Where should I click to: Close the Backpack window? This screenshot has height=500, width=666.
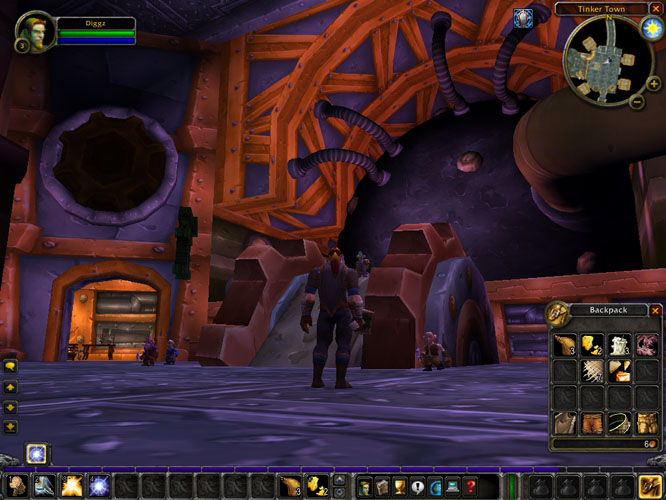pyautogui.click(x=656, y=311)
